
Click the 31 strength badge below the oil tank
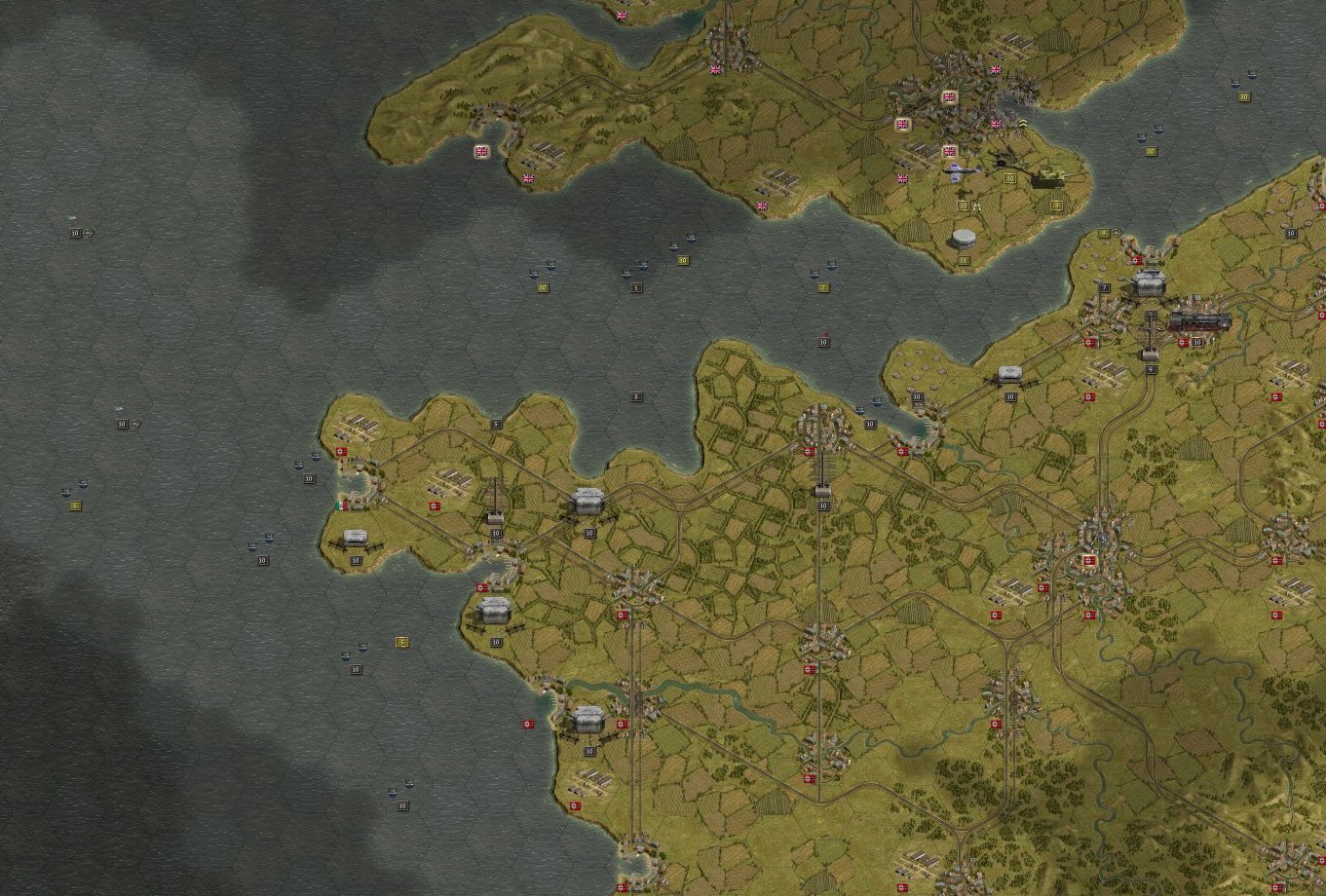coord(963,259)
